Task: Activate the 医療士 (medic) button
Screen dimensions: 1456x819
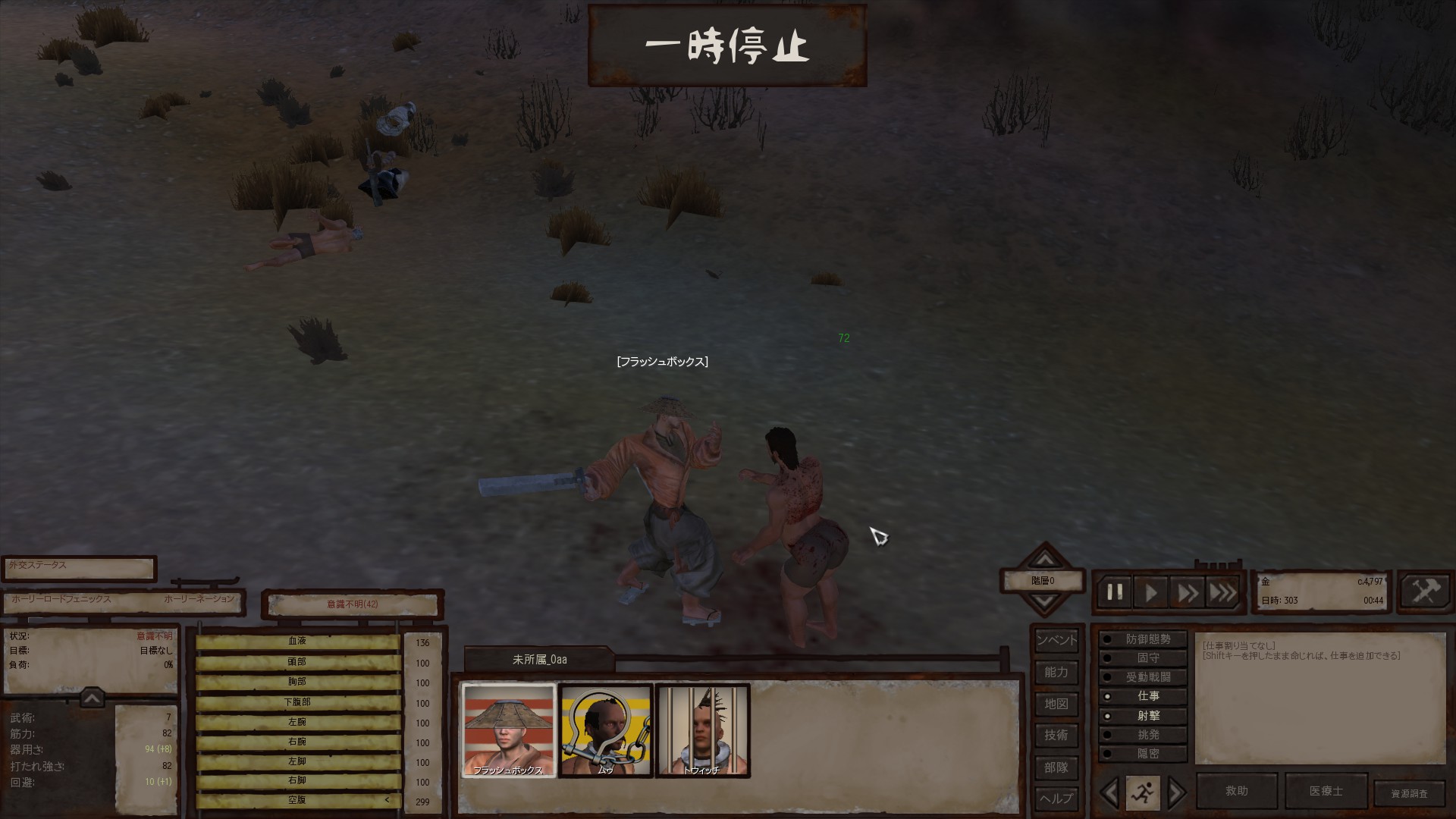Action: pos(1326,791)
